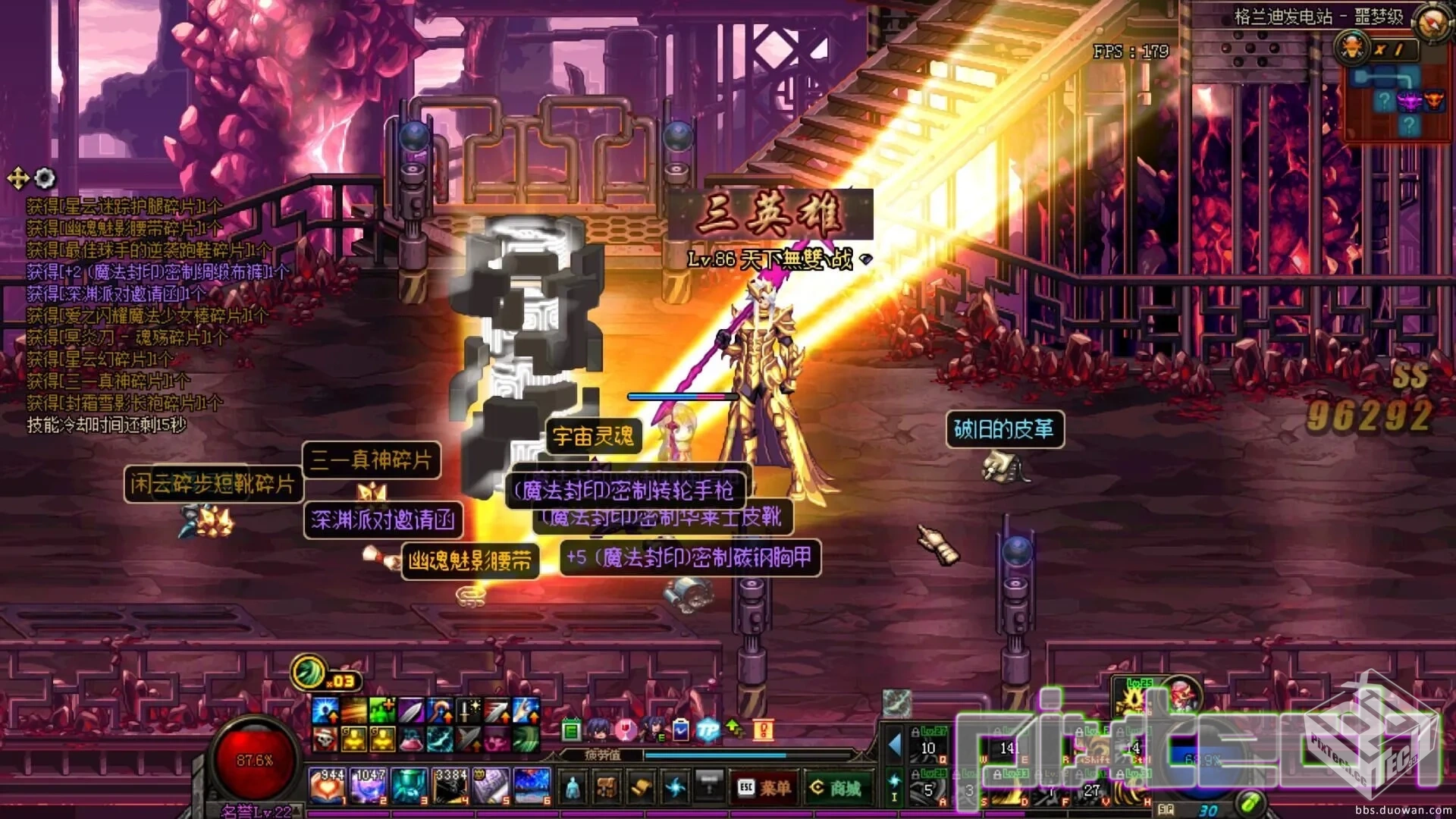Use the teal robot item in slot 3

click(x=410, y=786)
